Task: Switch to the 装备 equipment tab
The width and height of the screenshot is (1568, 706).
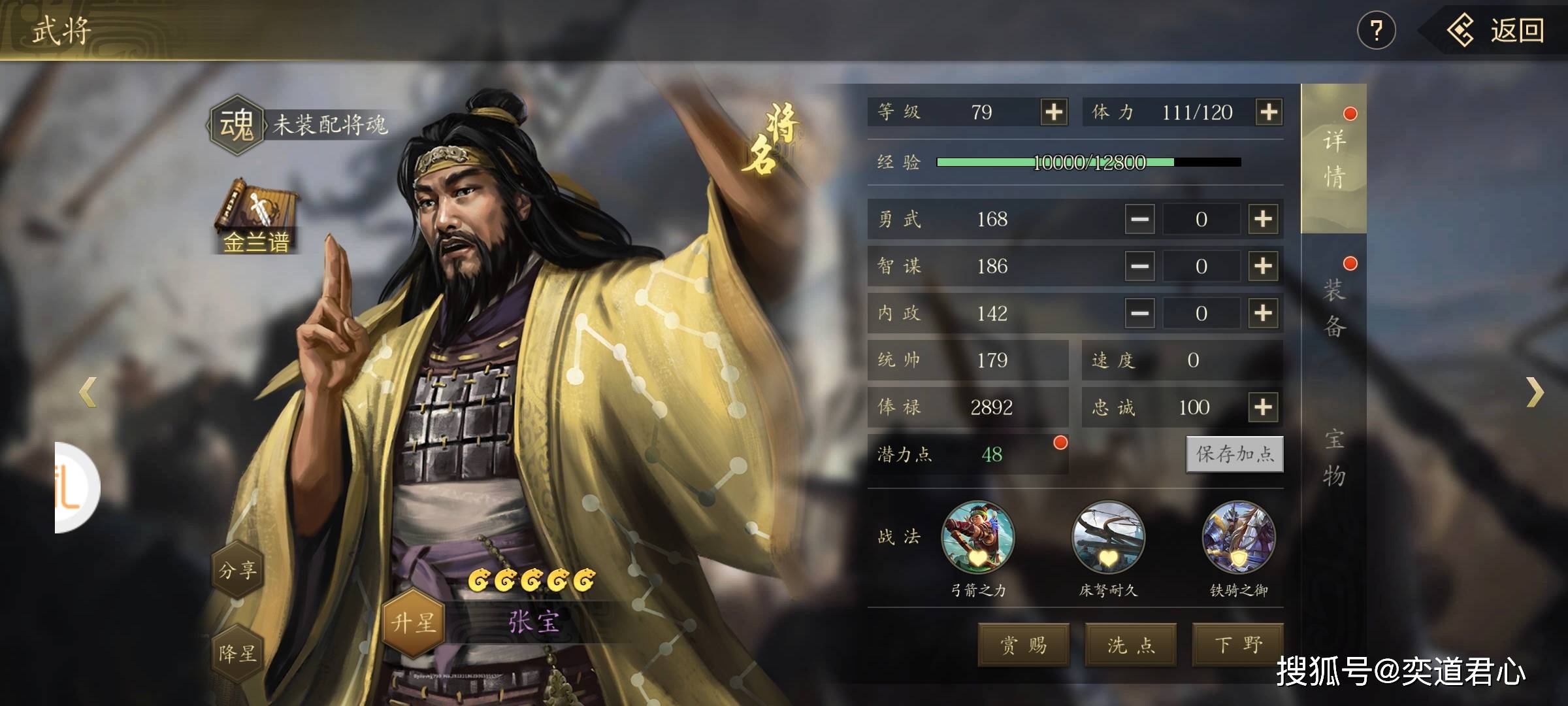Action: 1334,307
